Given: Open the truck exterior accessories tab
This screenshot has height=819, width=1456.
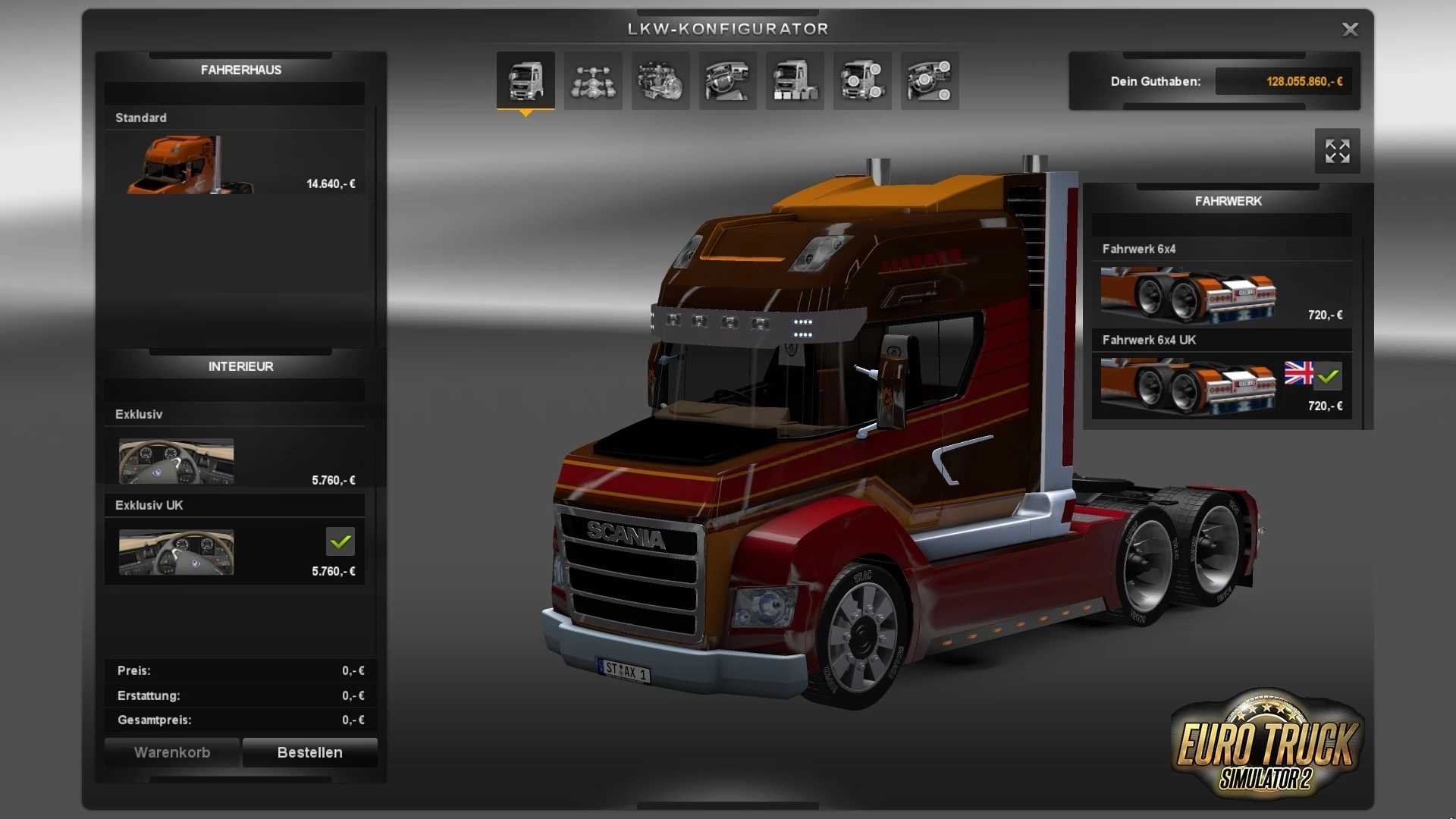Looking at the screenshot, I should click(x=862, y=81).
